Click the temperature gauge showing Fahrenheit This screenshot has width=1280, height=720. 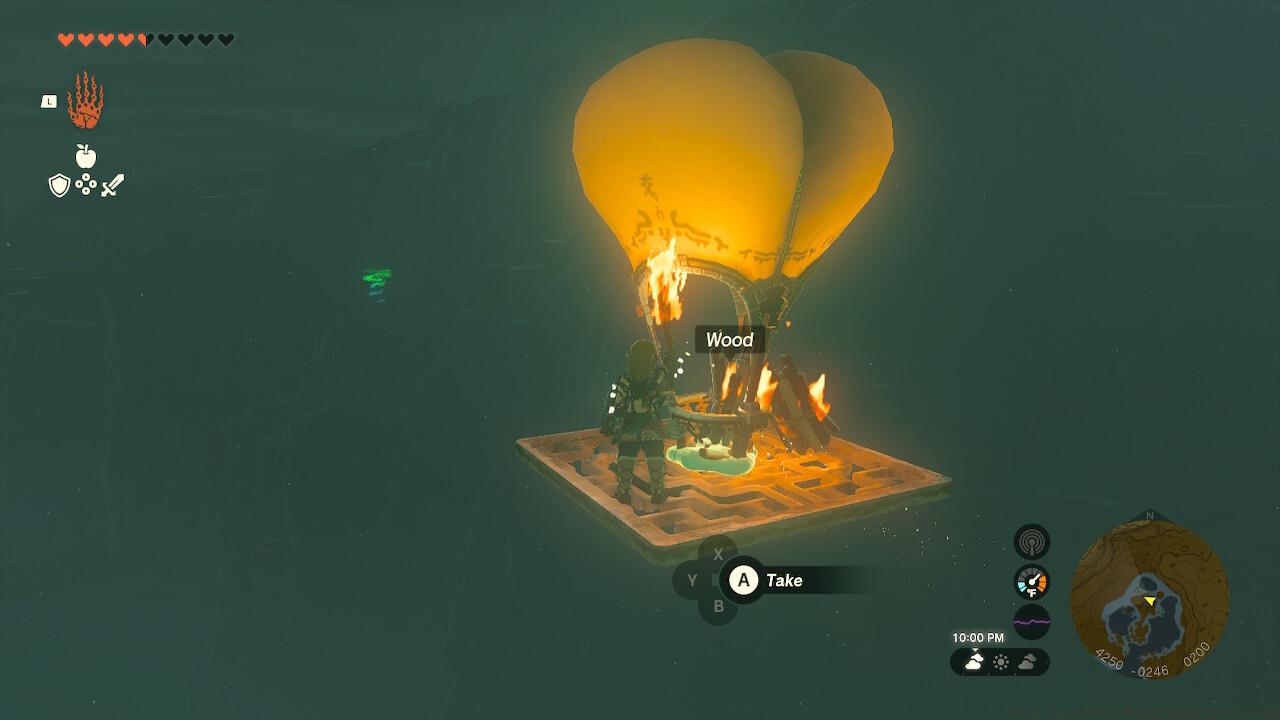pos(1032,582)
